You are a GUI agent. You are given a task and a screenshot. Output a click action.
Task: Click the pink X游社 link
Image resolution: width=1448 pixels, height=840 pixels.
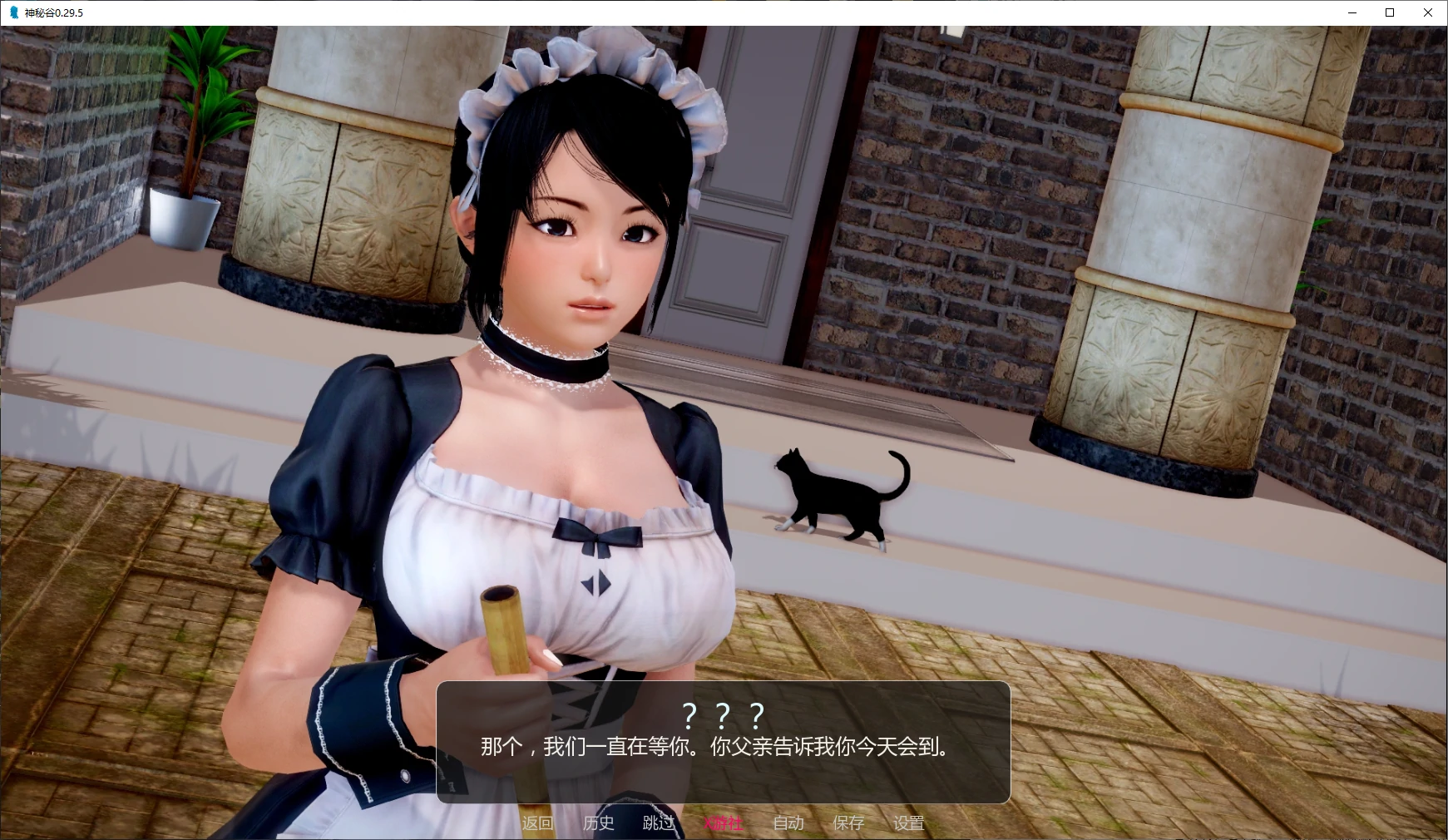click(723, 823)
